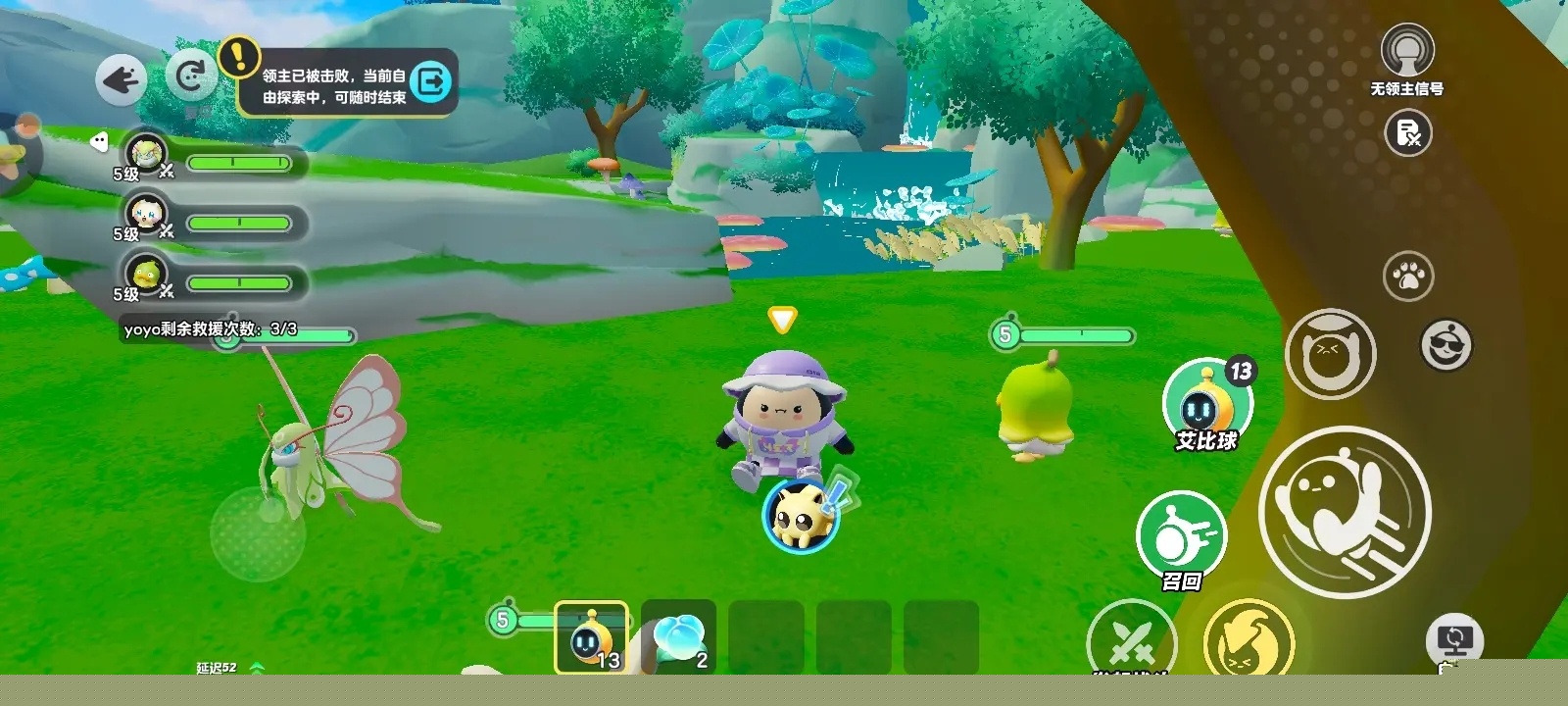1568x706 pixels.
Task: Select the blue crystal hotbar slot
Action: 678,637
